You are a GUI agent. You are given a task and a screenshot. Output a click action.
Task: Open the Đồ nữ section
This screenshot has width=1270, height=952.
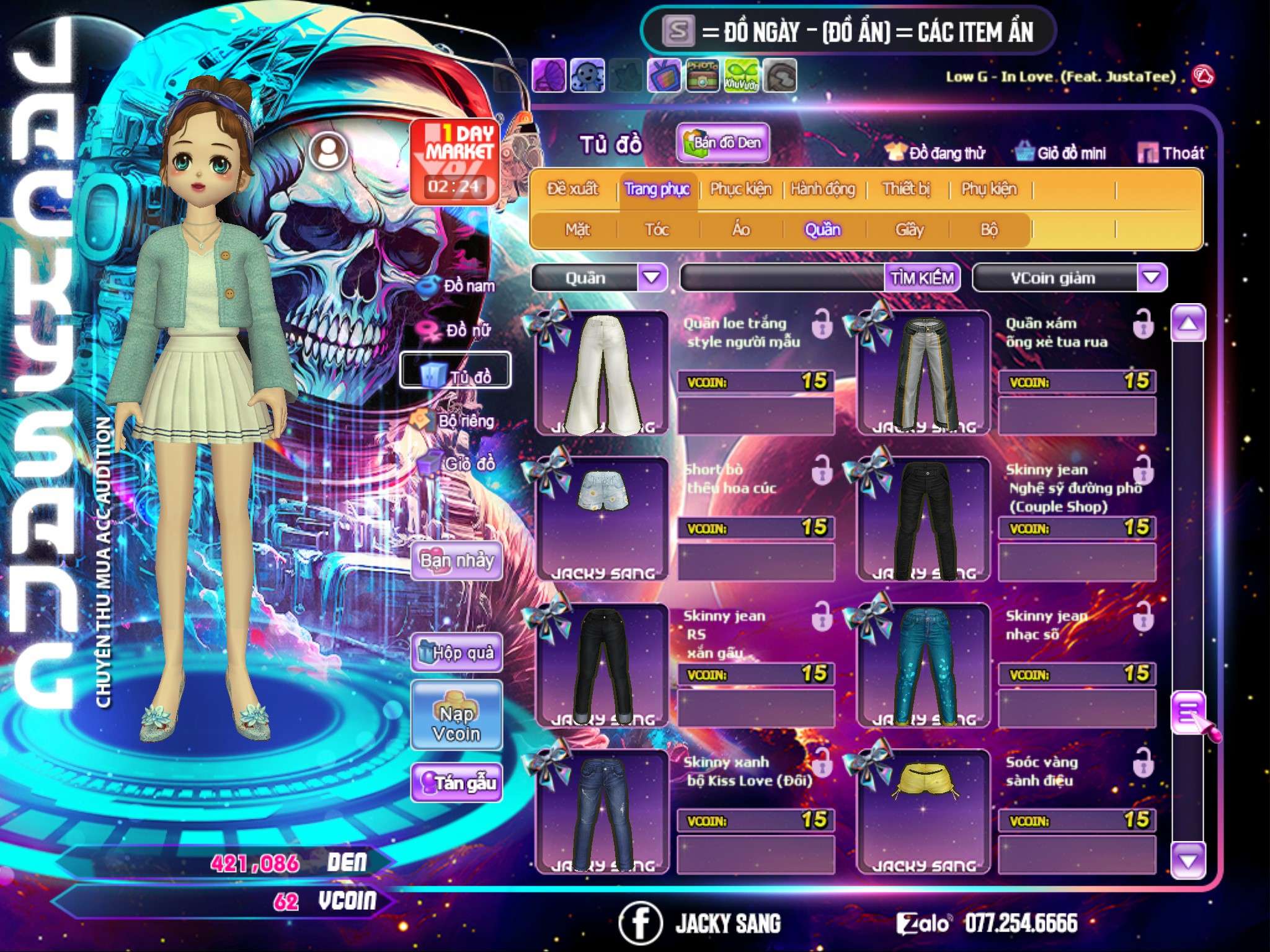(x=458, y=330)
